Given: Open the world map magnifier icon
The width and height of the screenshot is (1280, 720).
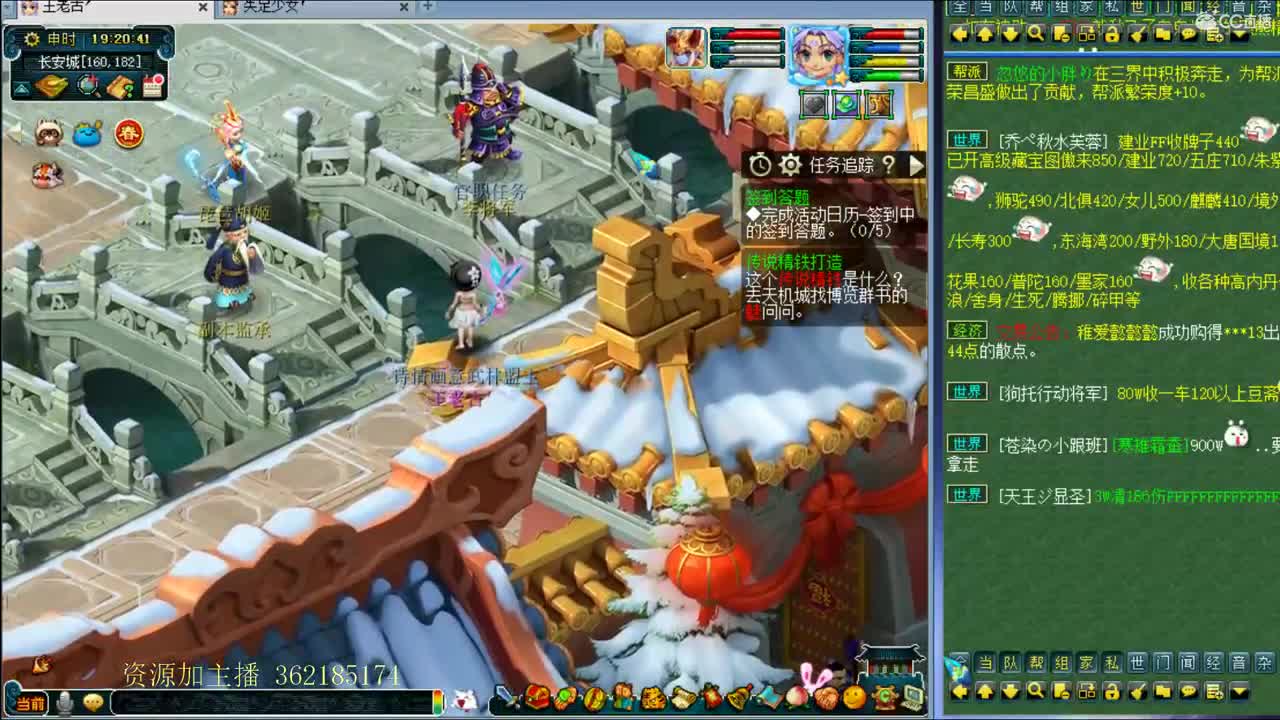Looking at the screenshot, I should click(86, 87).
